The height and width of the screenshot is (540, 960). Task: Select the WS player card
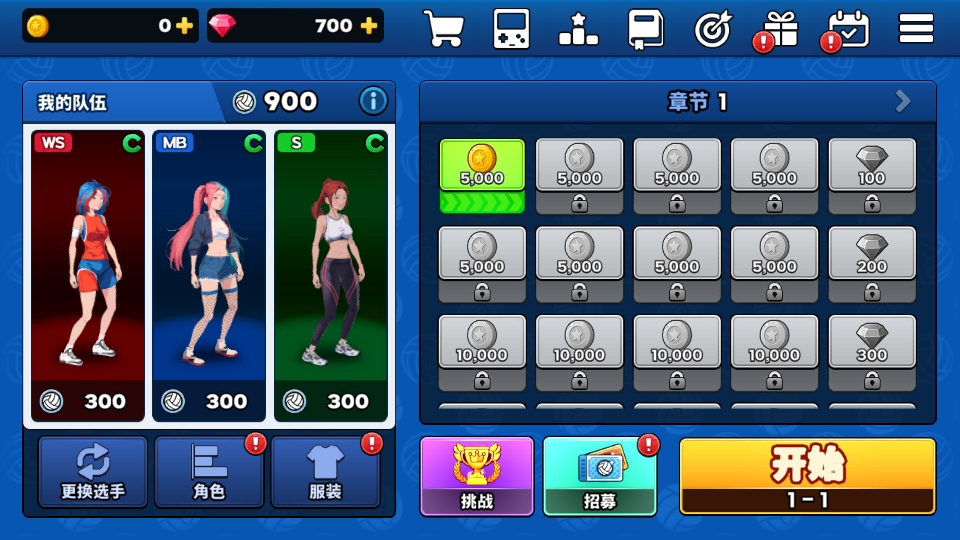point(88,275)
